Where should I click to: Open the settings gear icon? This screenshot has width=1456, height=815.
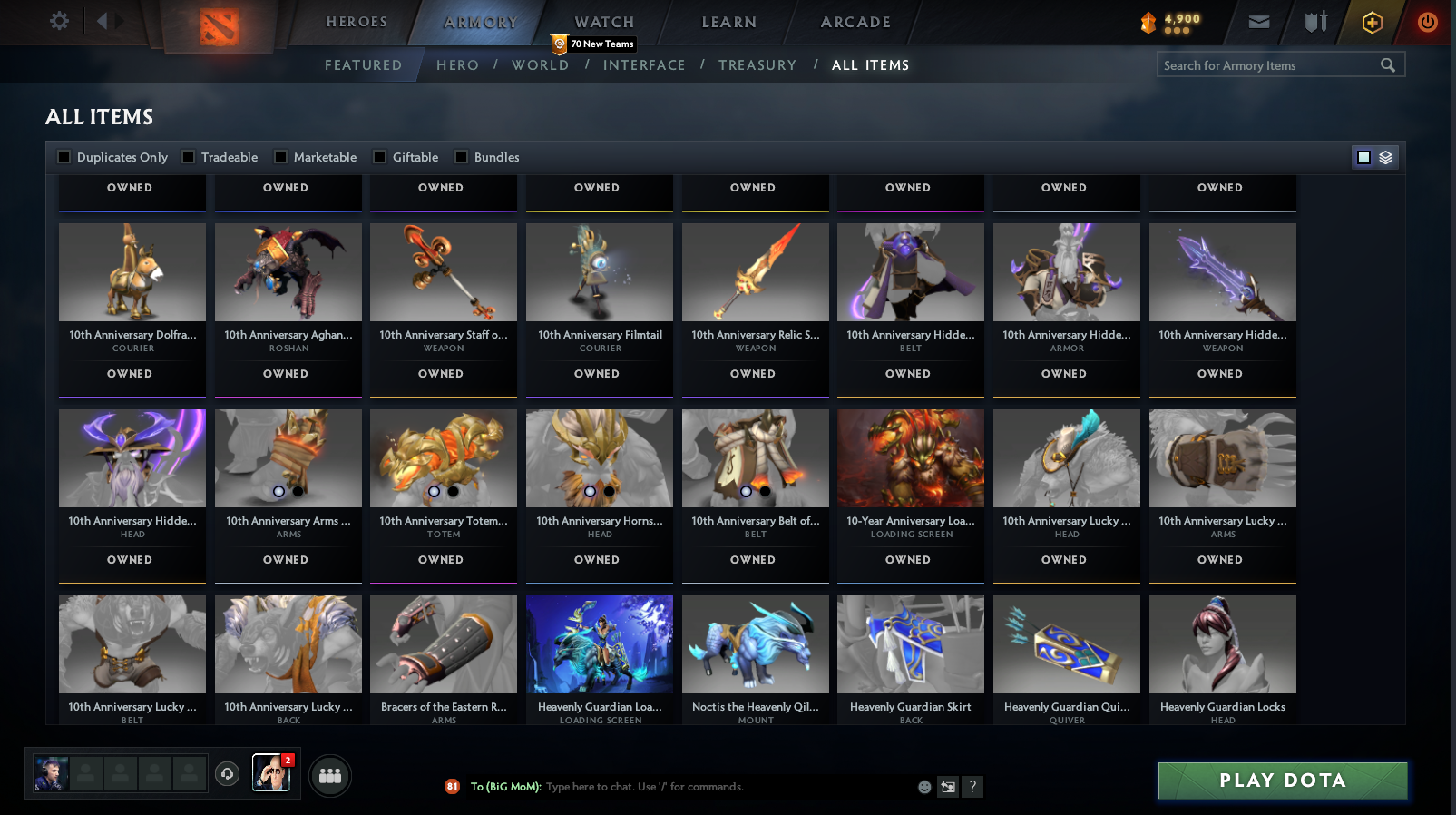click(58, 21)
